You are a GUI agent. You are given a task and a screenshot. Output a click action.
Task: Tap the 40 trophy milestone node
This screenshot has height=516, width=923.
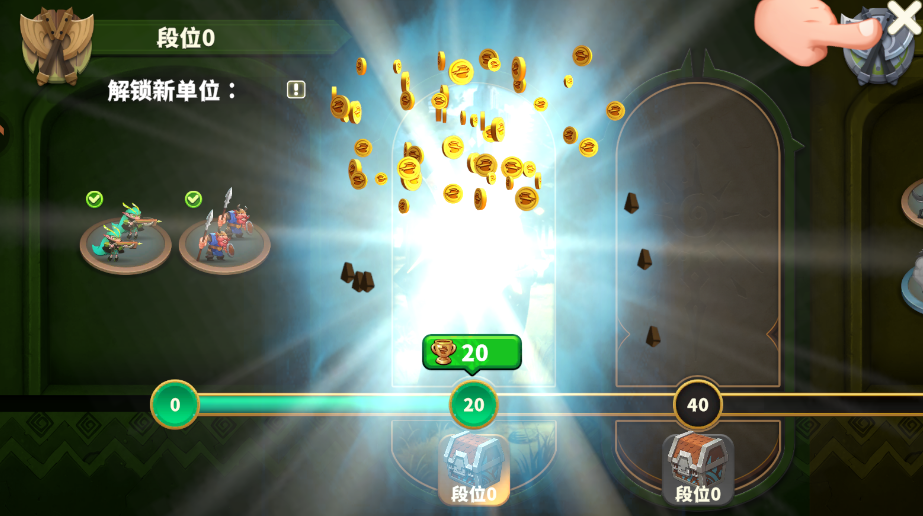698,405
